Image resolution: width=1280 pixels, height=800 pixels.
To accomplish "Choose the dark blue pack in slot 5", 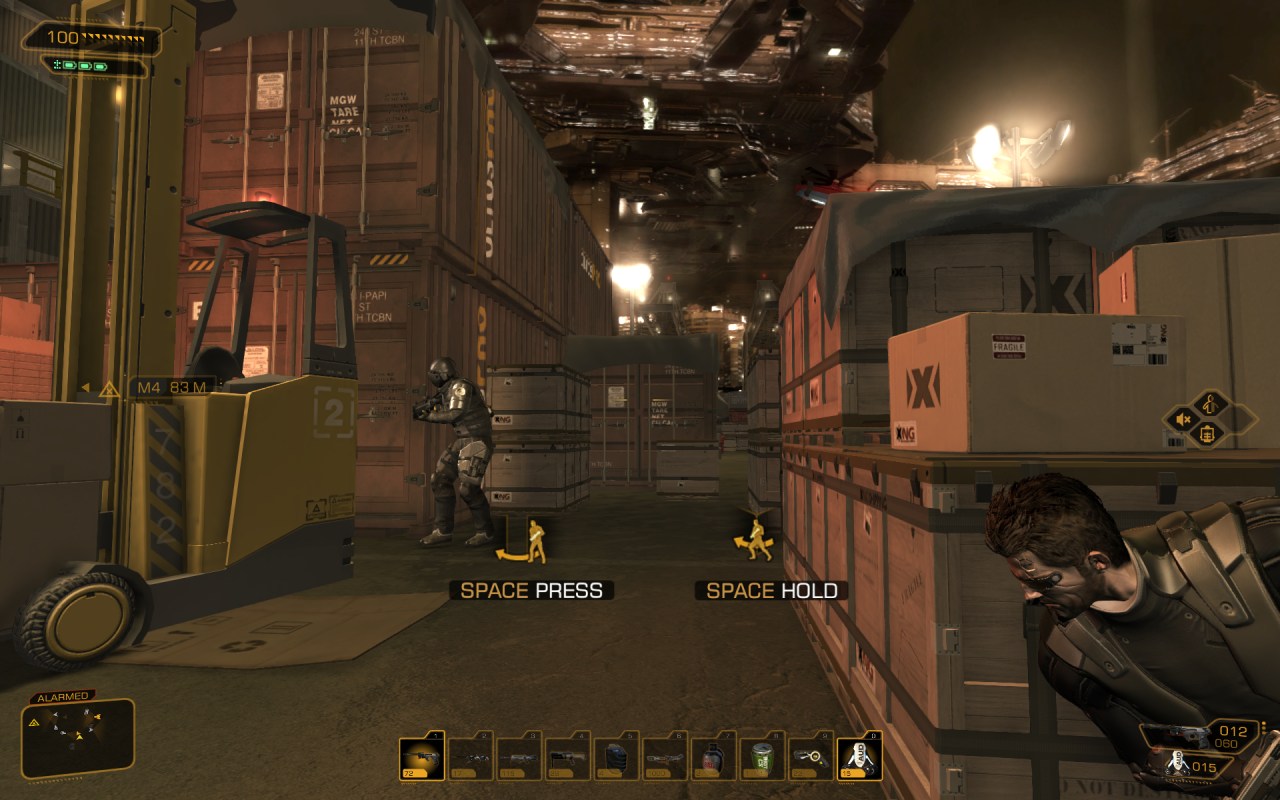I will (616, 759).
